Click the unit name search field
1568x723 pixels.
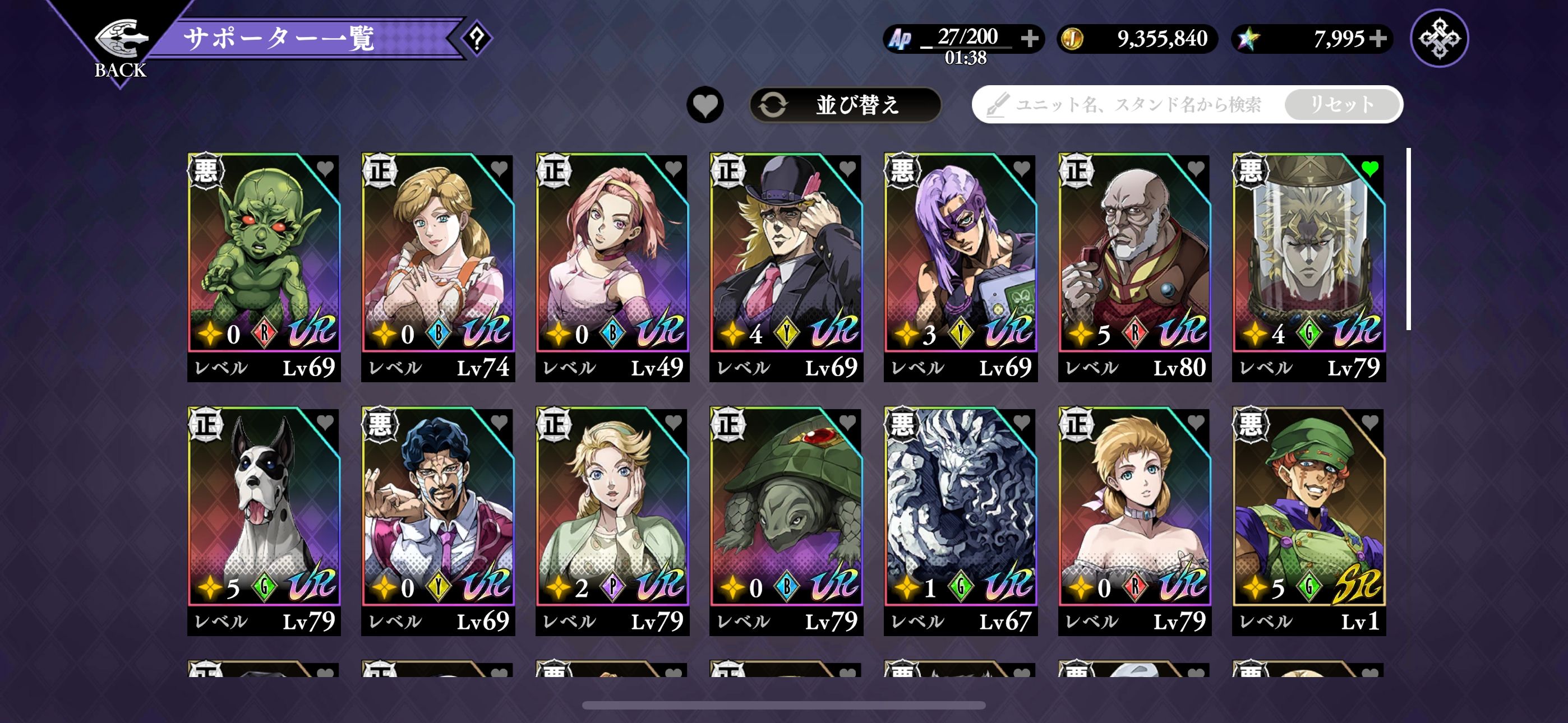[1132, 105]
